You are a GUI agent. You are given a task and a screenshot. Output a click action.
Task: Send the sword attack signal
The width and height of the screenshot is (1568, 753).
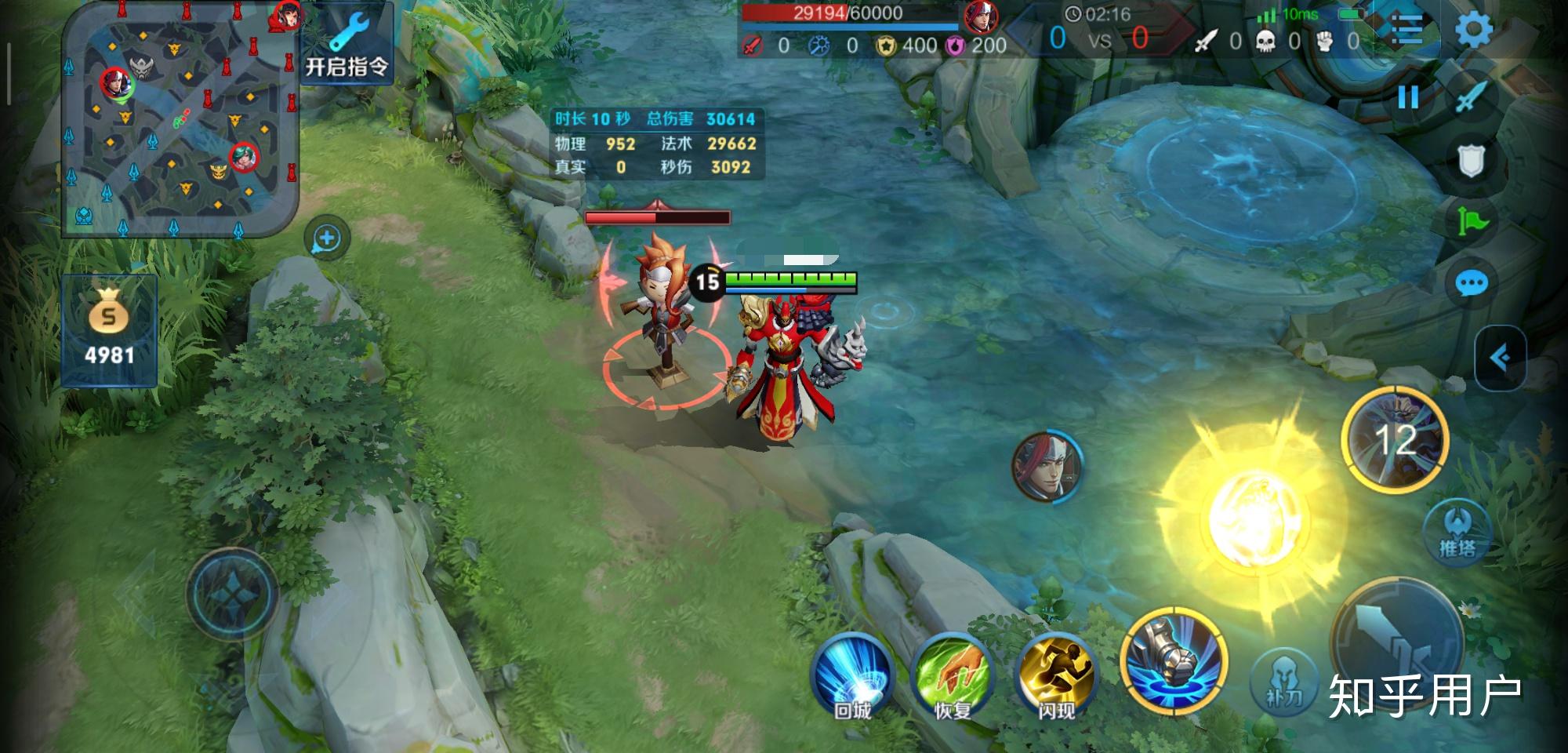point(1472,97)
